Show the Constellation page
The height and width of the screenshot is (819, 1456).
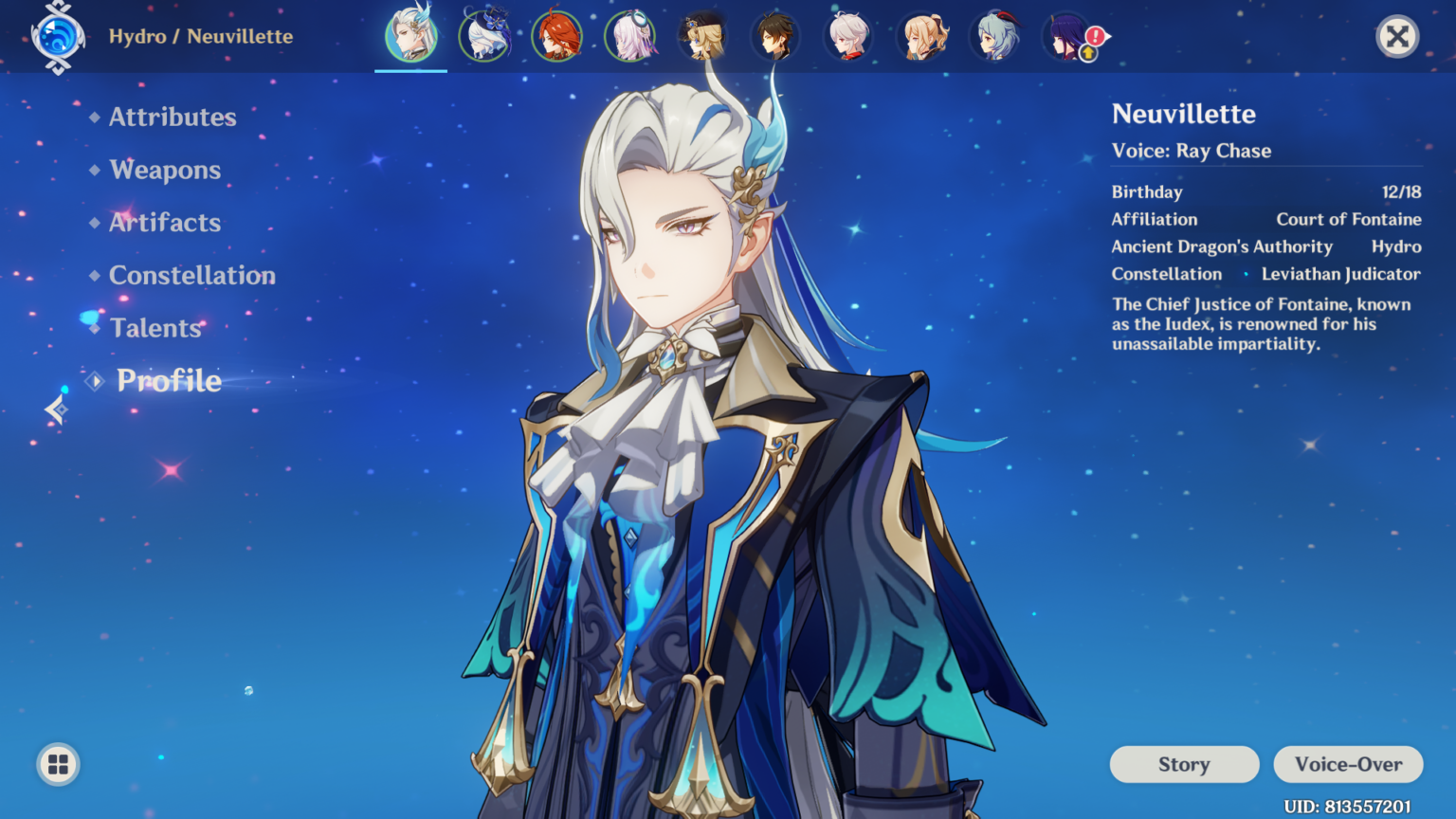pos(191,275)
